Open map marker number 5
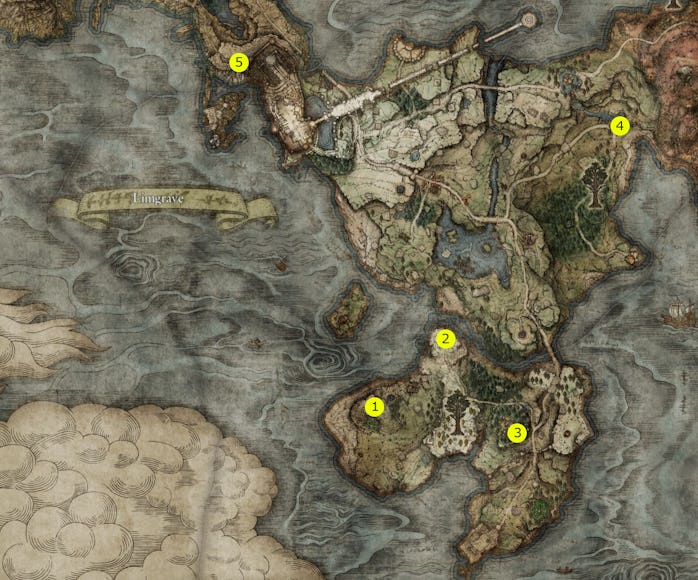This screenshot has width=698, height=580. pyautogui.click(x=238, y=61)
